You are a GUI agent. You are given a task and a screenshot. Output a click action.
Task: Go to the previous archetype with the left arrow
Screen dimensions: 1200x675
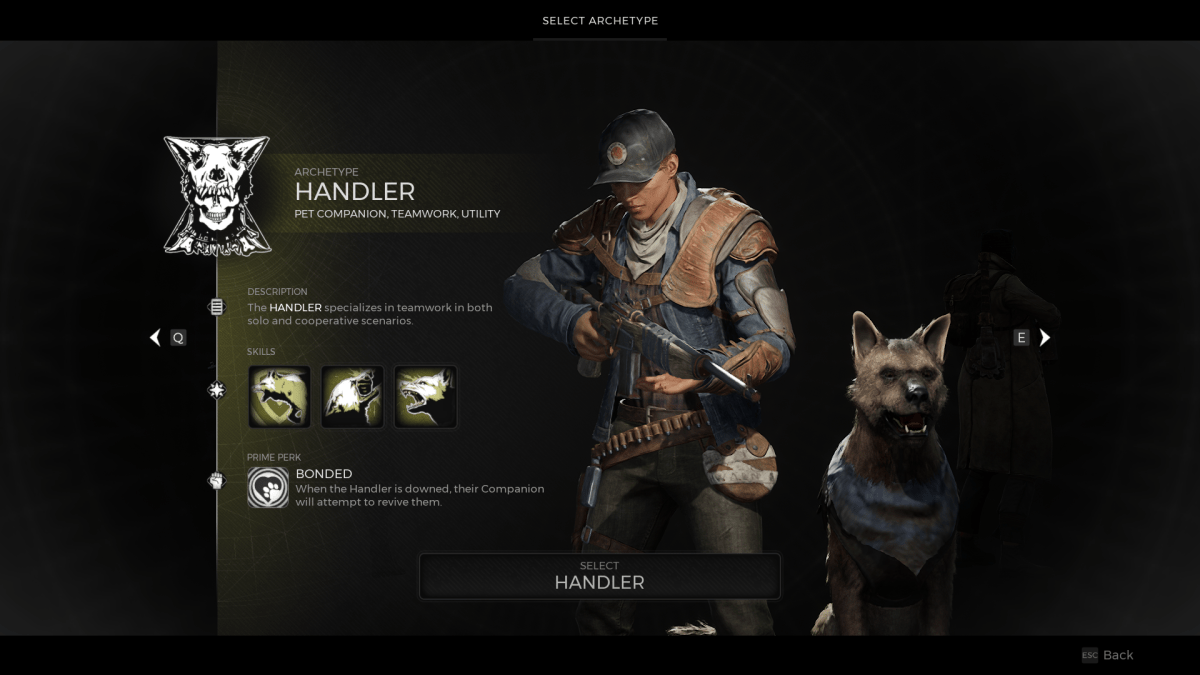coord(155,338)
